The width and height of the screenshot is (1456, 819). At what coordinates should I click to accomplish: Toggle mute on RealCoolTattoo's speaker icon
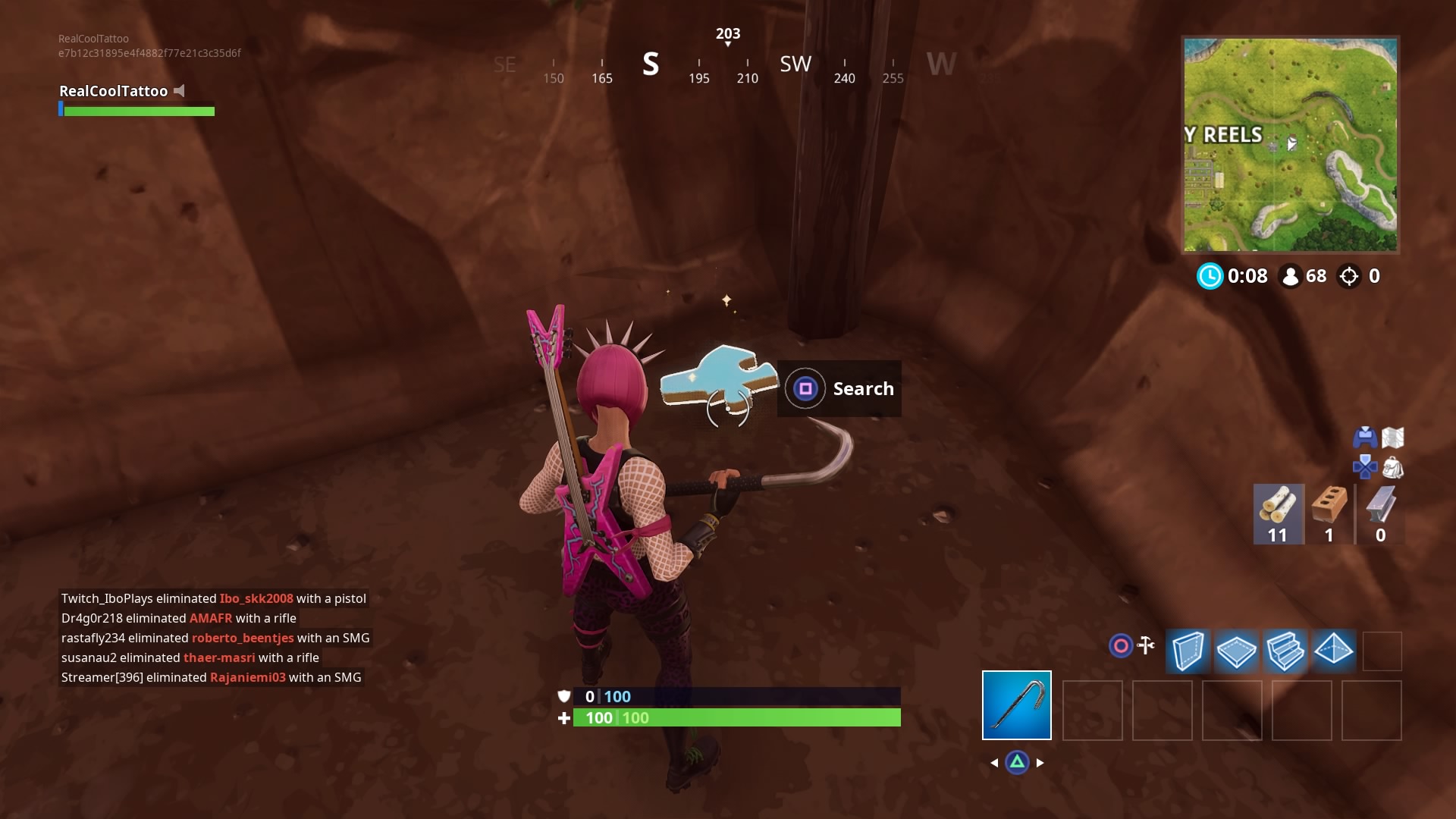click(x=180, y=90)
